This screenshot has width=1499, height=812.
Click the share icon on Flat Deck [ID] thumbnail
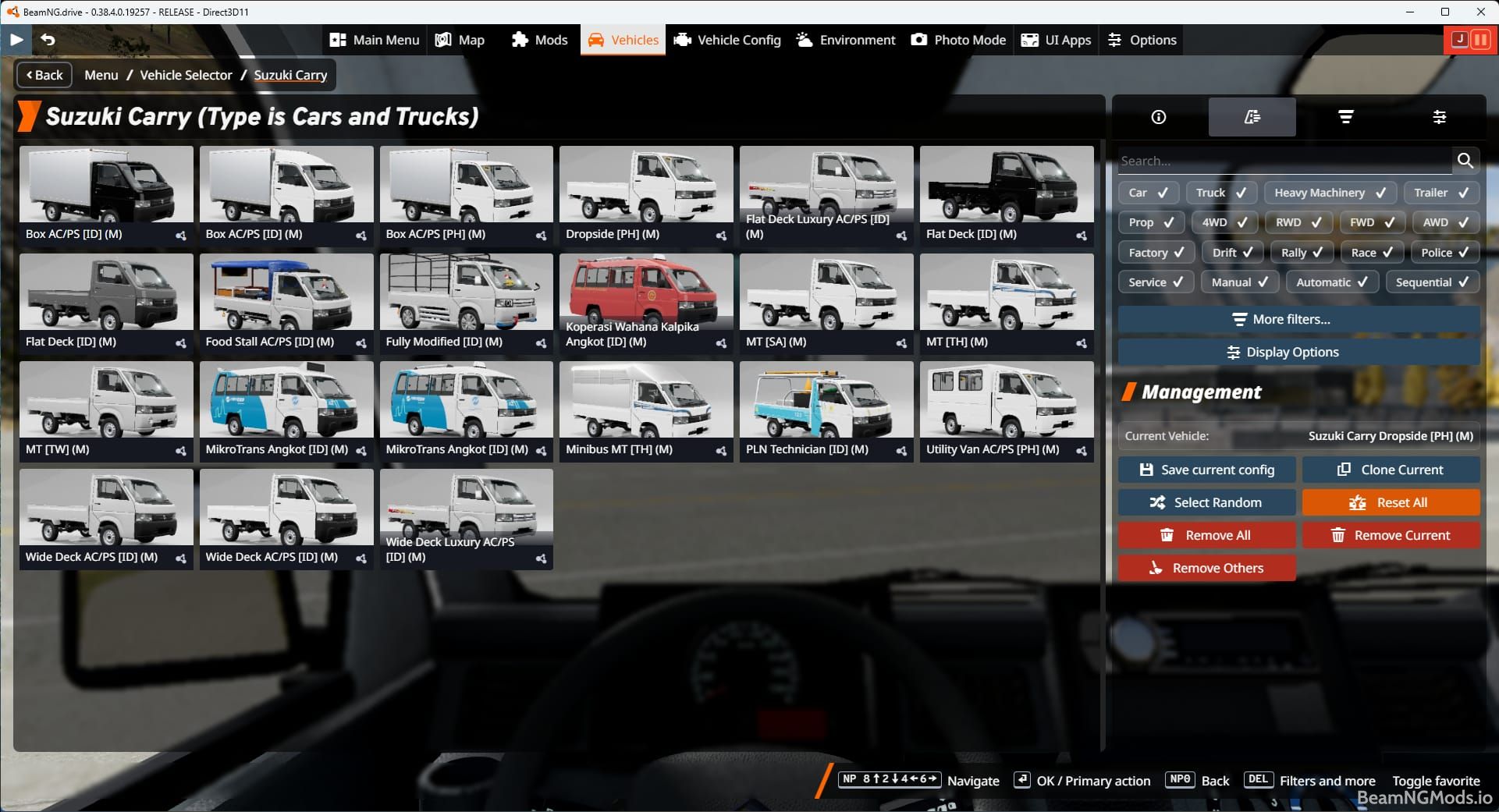click(x=1081, y=236)
